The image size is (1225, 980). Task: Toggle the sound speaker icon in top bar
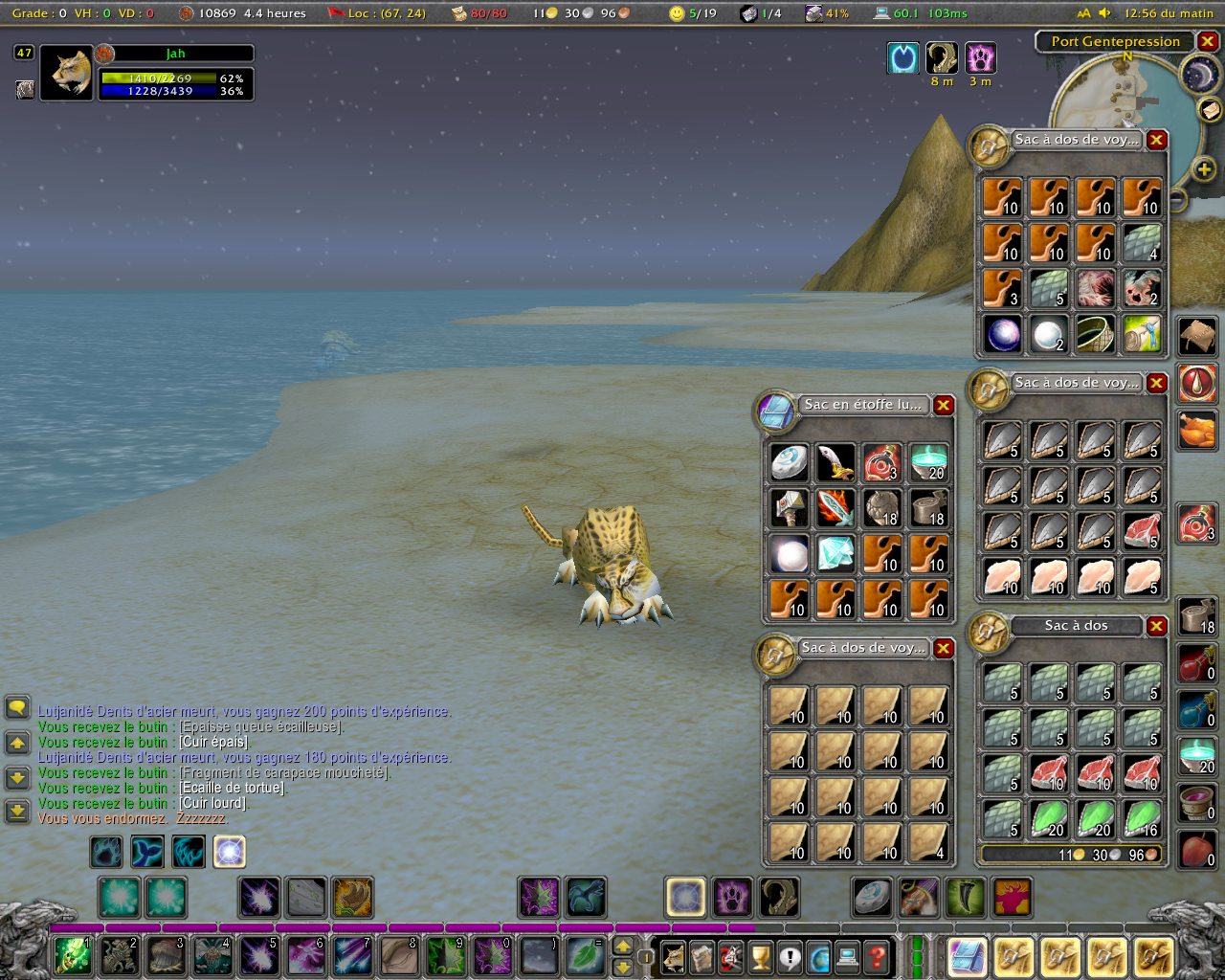[x=1104, y=13]
